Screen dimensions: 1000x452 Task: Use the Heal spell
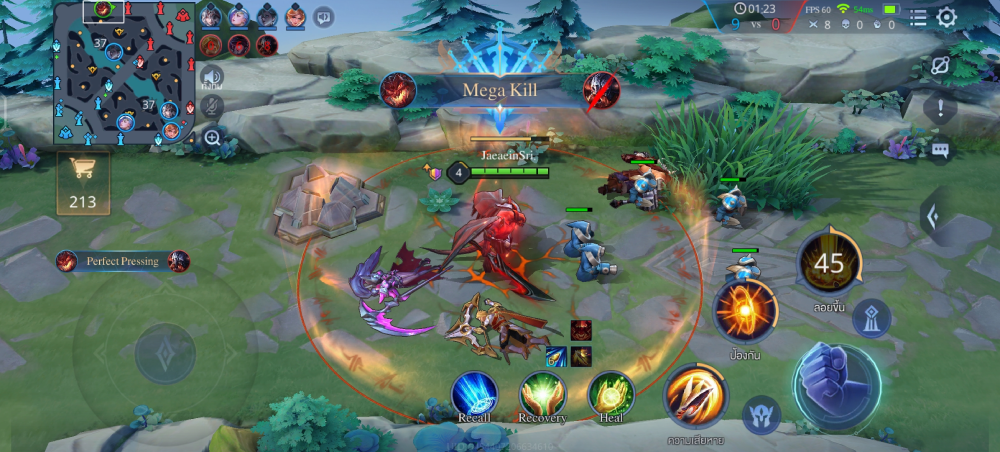pos(610,393)
